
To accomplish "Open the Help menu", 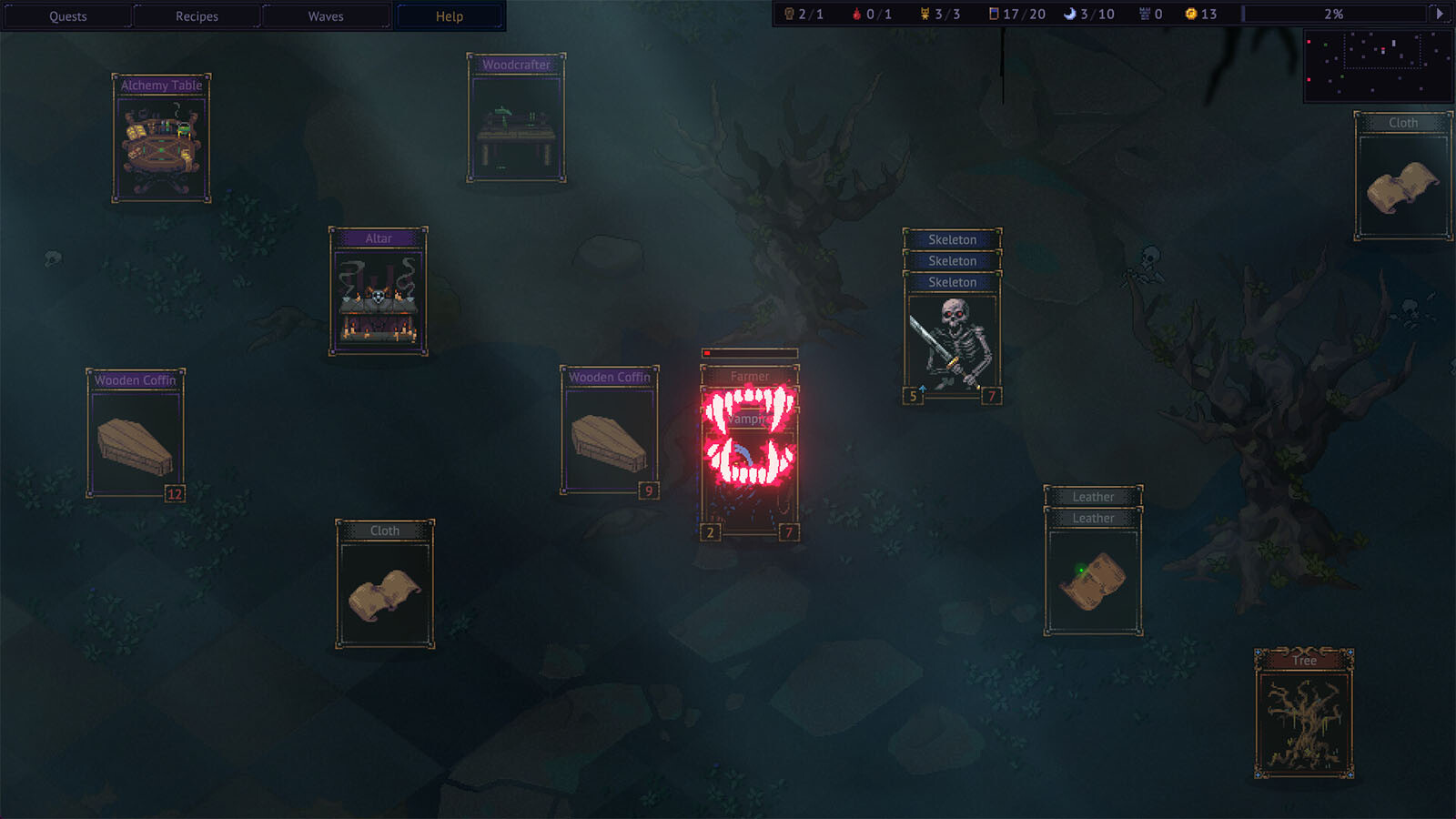I will pos(450,16).
